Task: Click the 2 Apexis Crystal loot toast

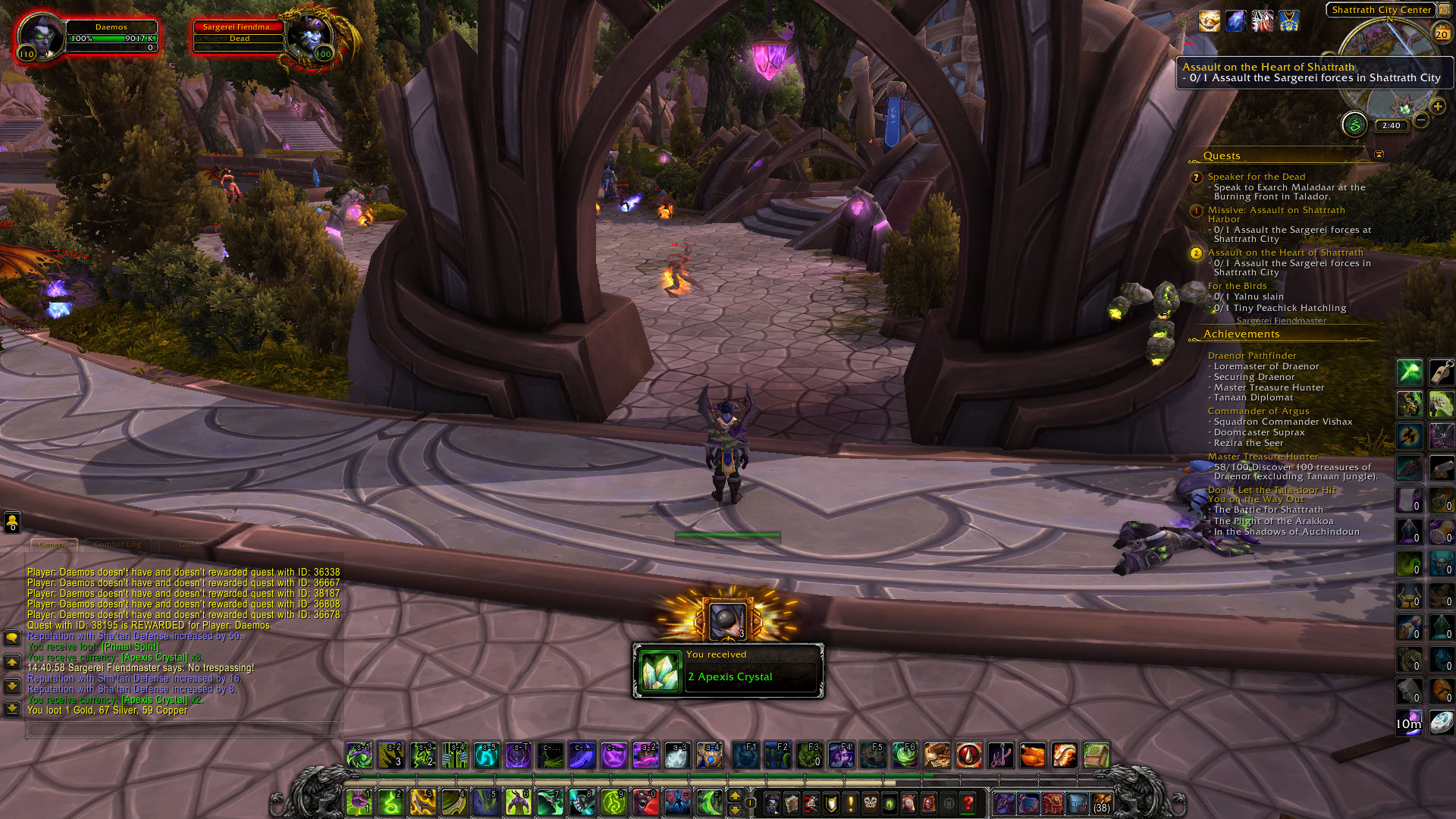Action: [x=728, y=670]
